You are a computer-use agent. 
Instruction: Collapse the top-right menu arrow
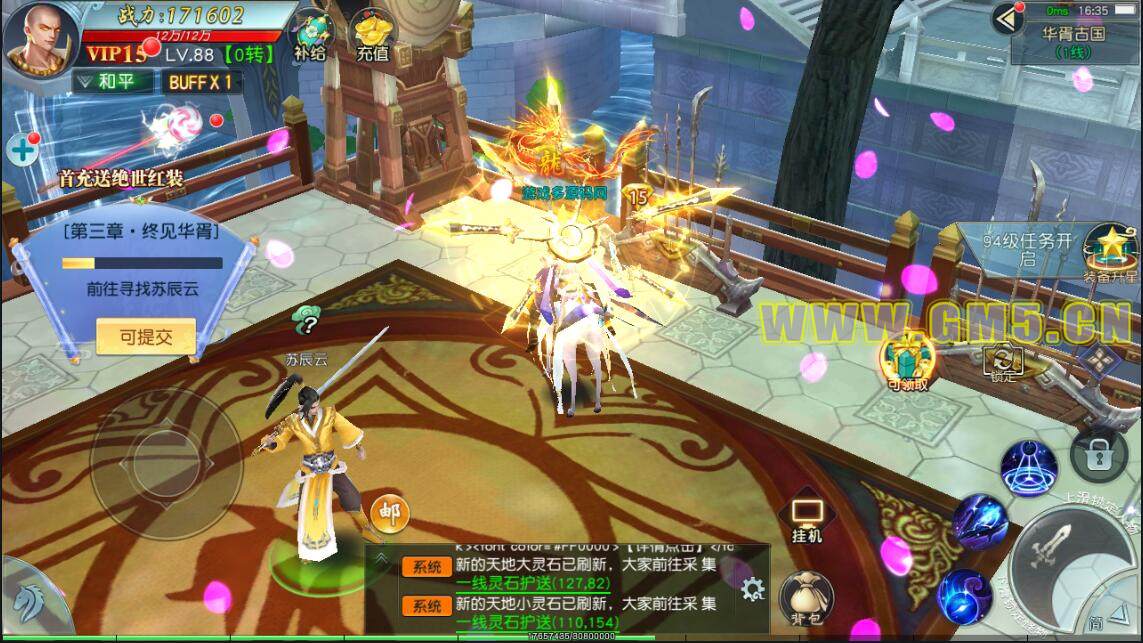(1008, 17)
